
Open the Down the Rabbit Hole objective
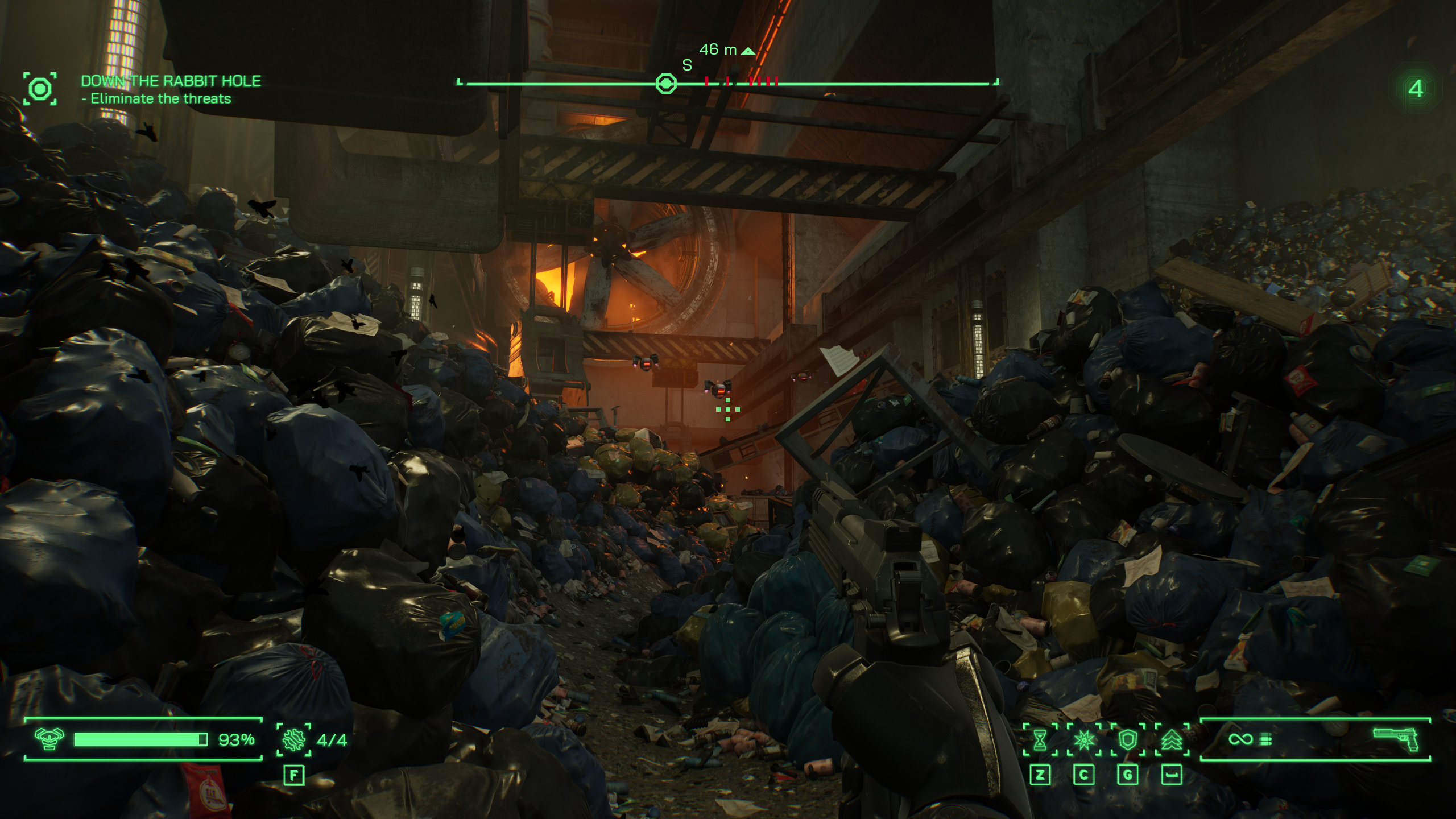pyautogui.click(x=171, y=81)
